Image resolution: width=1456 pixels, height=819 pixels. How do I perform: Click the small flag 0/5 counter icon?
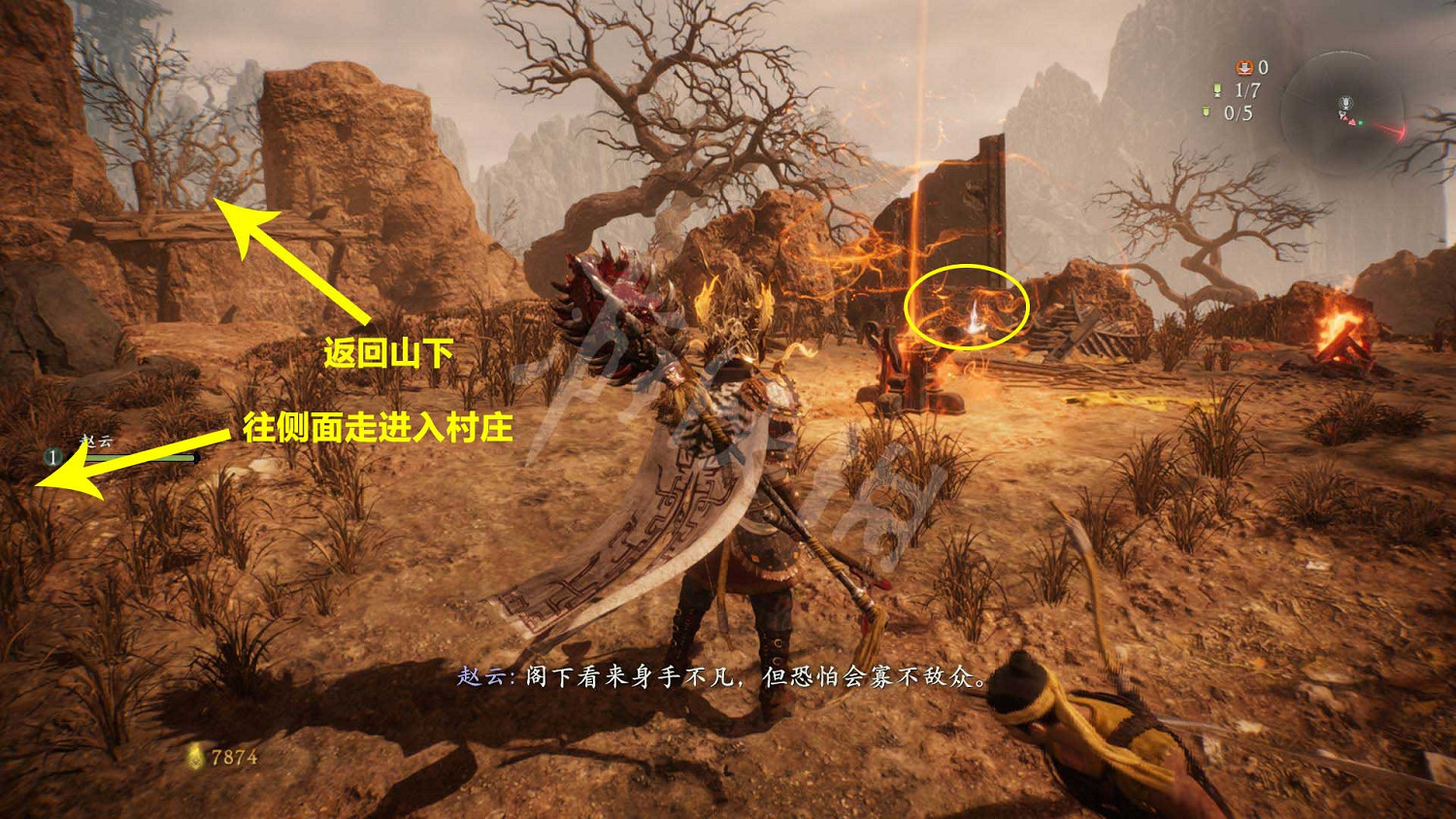point(1205,112)
